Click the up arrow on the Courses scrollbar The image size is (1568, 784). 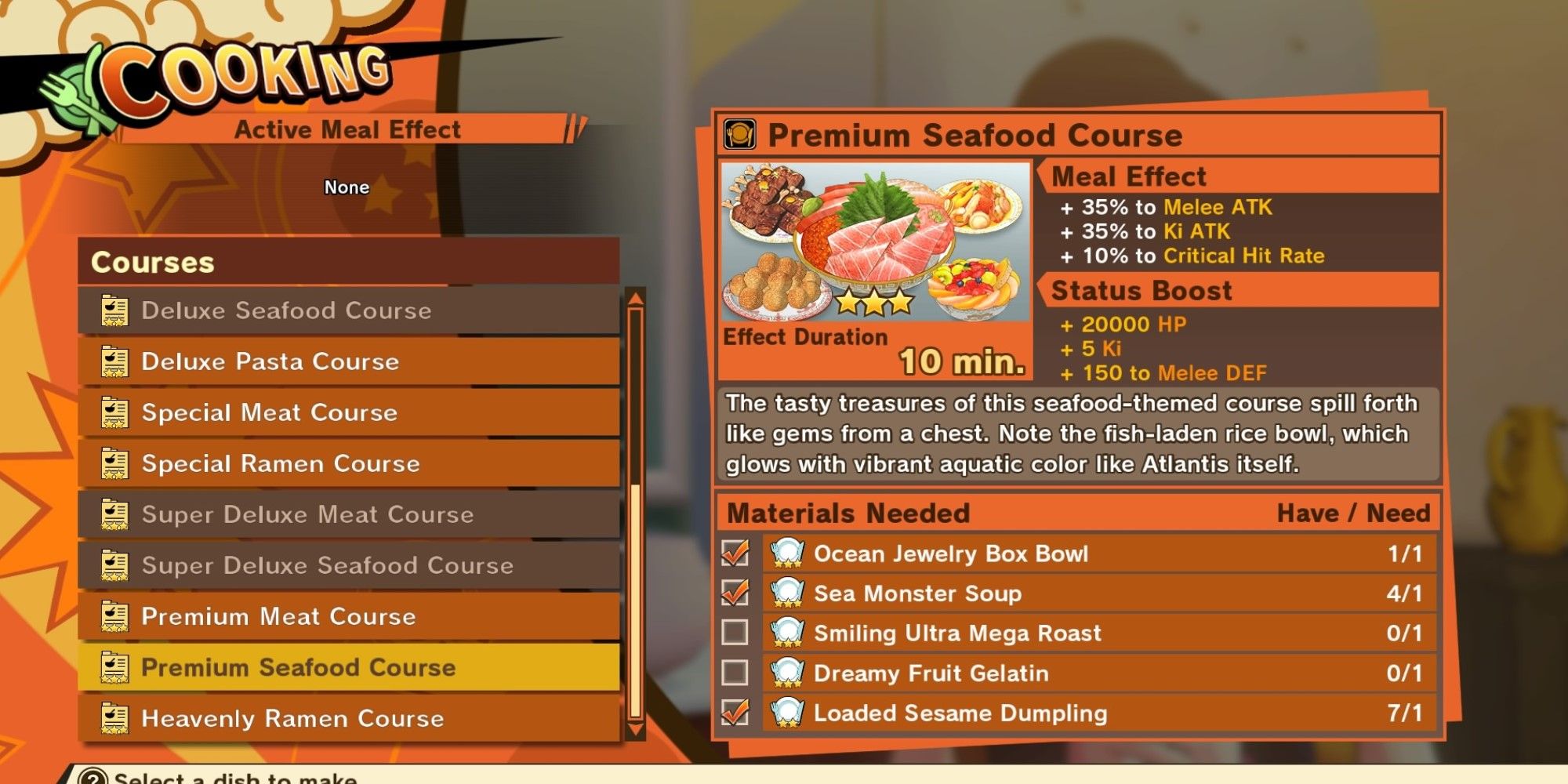632,300
